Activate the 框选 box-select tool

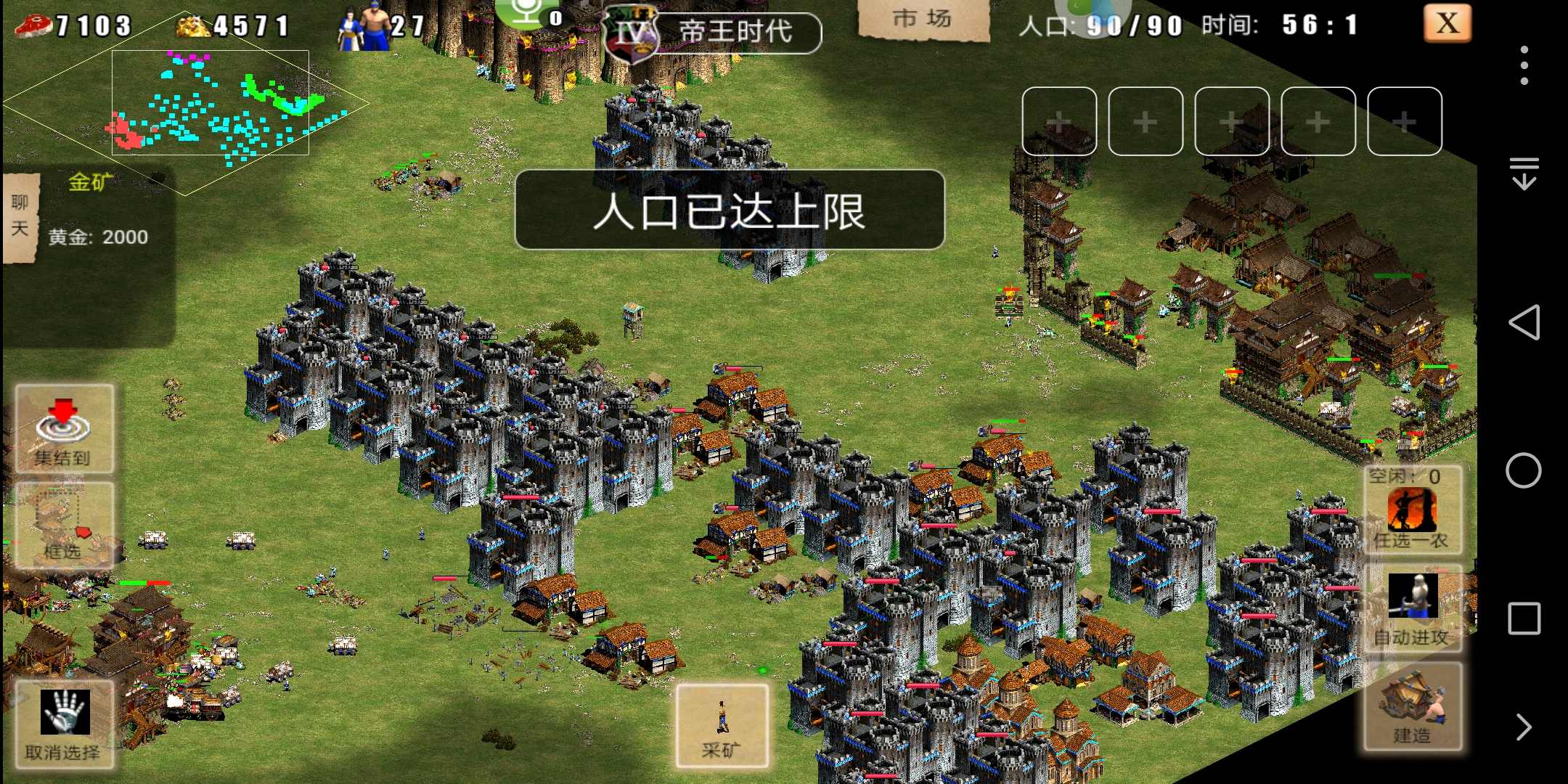coord(64,525)
